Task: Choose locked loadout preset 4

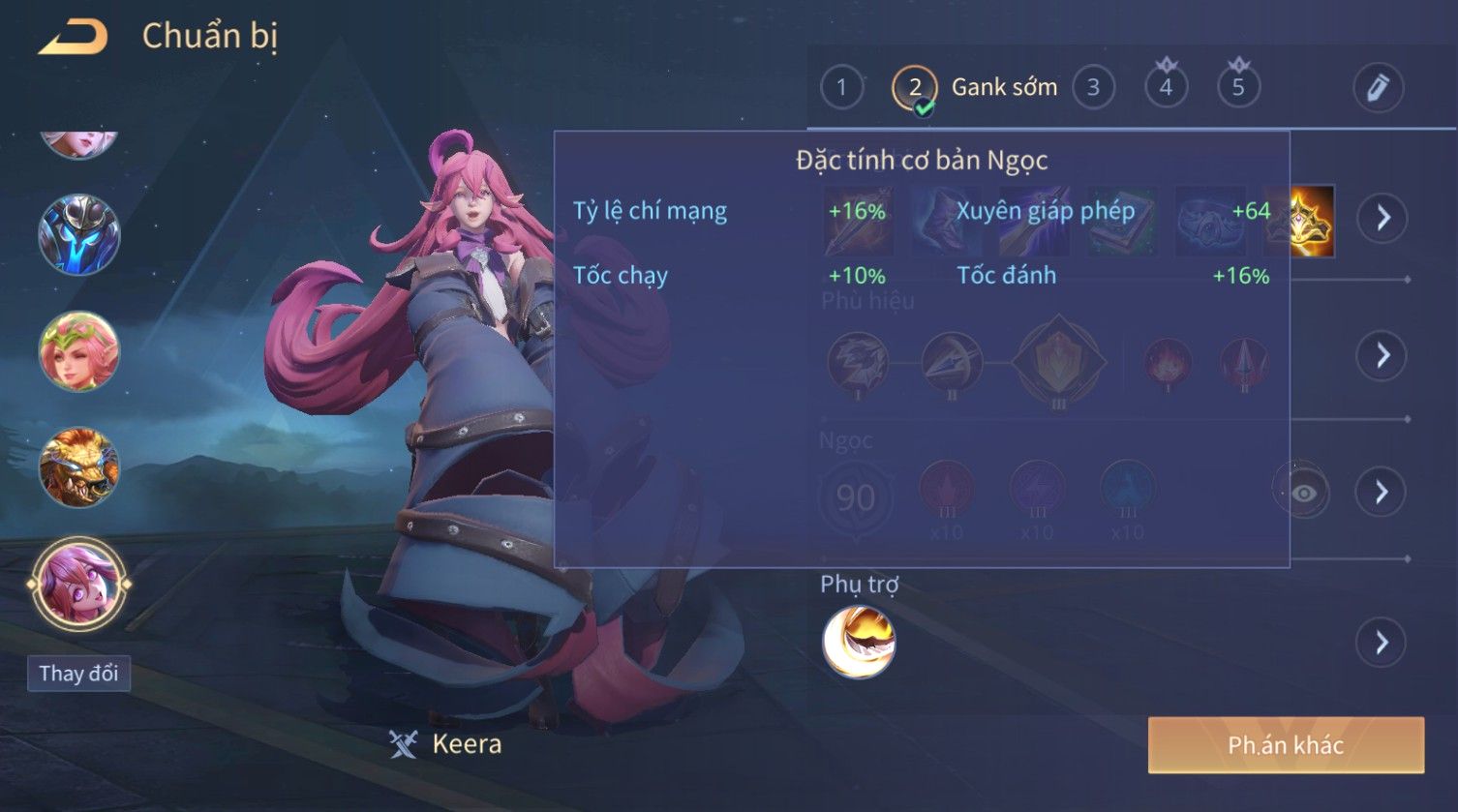Action: (x=1166, y=88)
